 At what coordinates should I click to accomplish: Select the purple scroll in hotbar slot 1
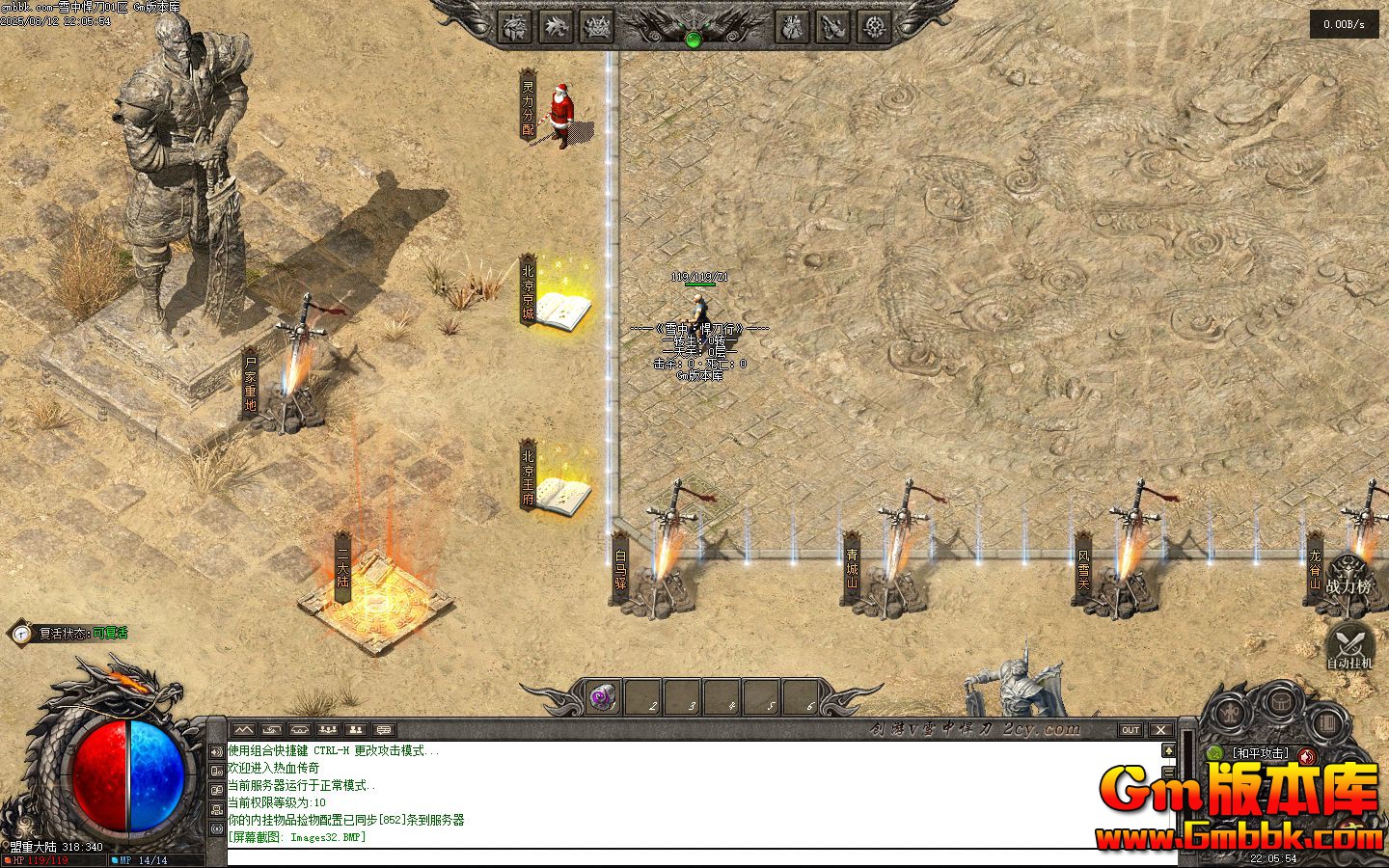[x=604, y=696]
